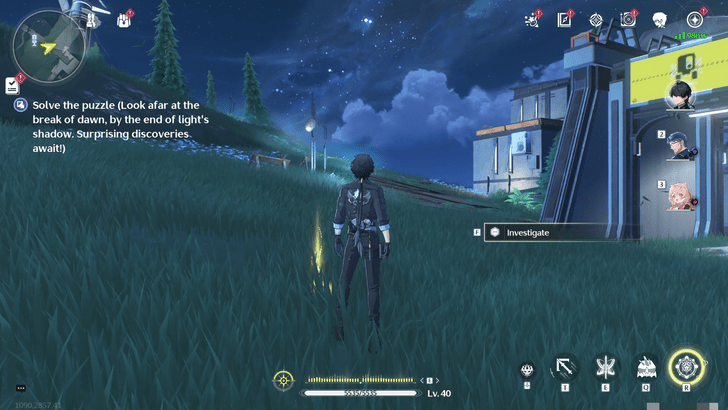The height and width of the screenshot is (410, 728).
Task: Open the square concentric-circle icon in top bar
Action: [x=628, y=19]
